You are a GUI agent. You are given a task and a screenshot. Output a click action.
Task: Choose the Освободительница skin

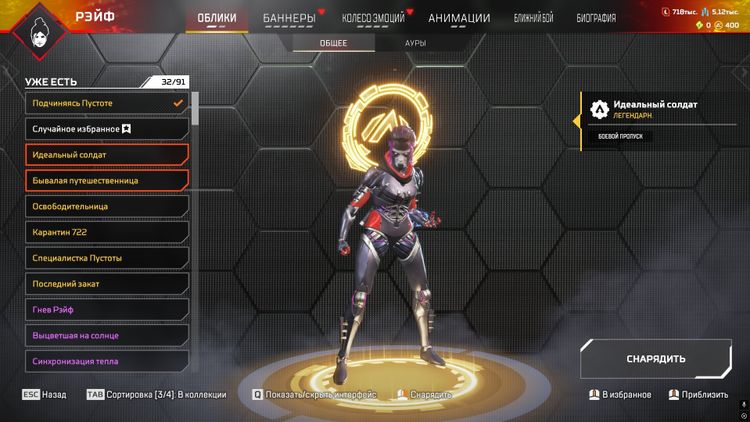coord(107,206)
